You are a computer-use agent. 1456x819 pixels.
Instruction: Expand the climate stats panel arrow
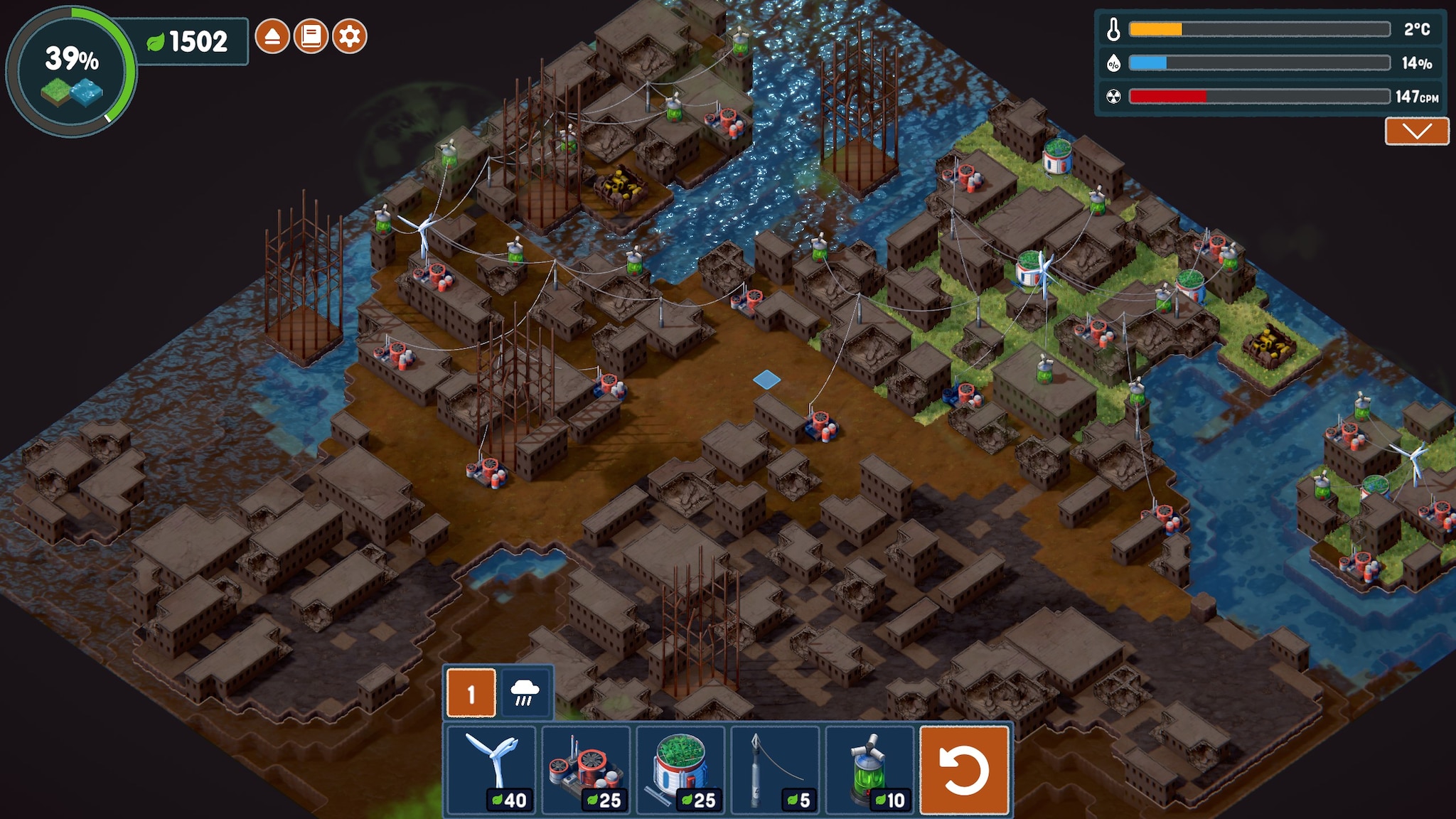pyautogui.click(x=1416, y=132)
